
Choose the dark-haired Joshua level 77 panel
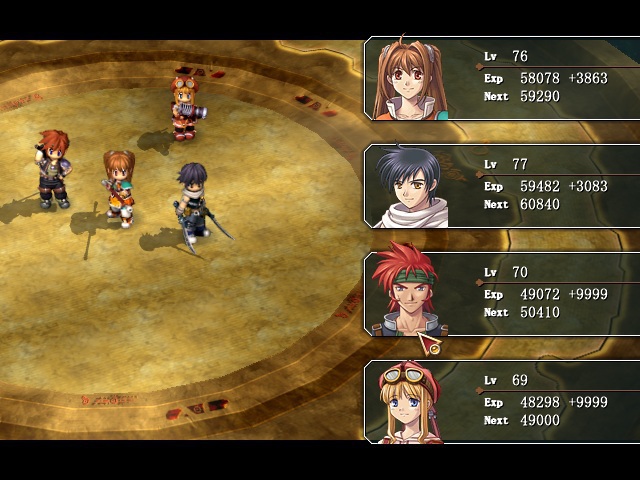coord(502,186)
